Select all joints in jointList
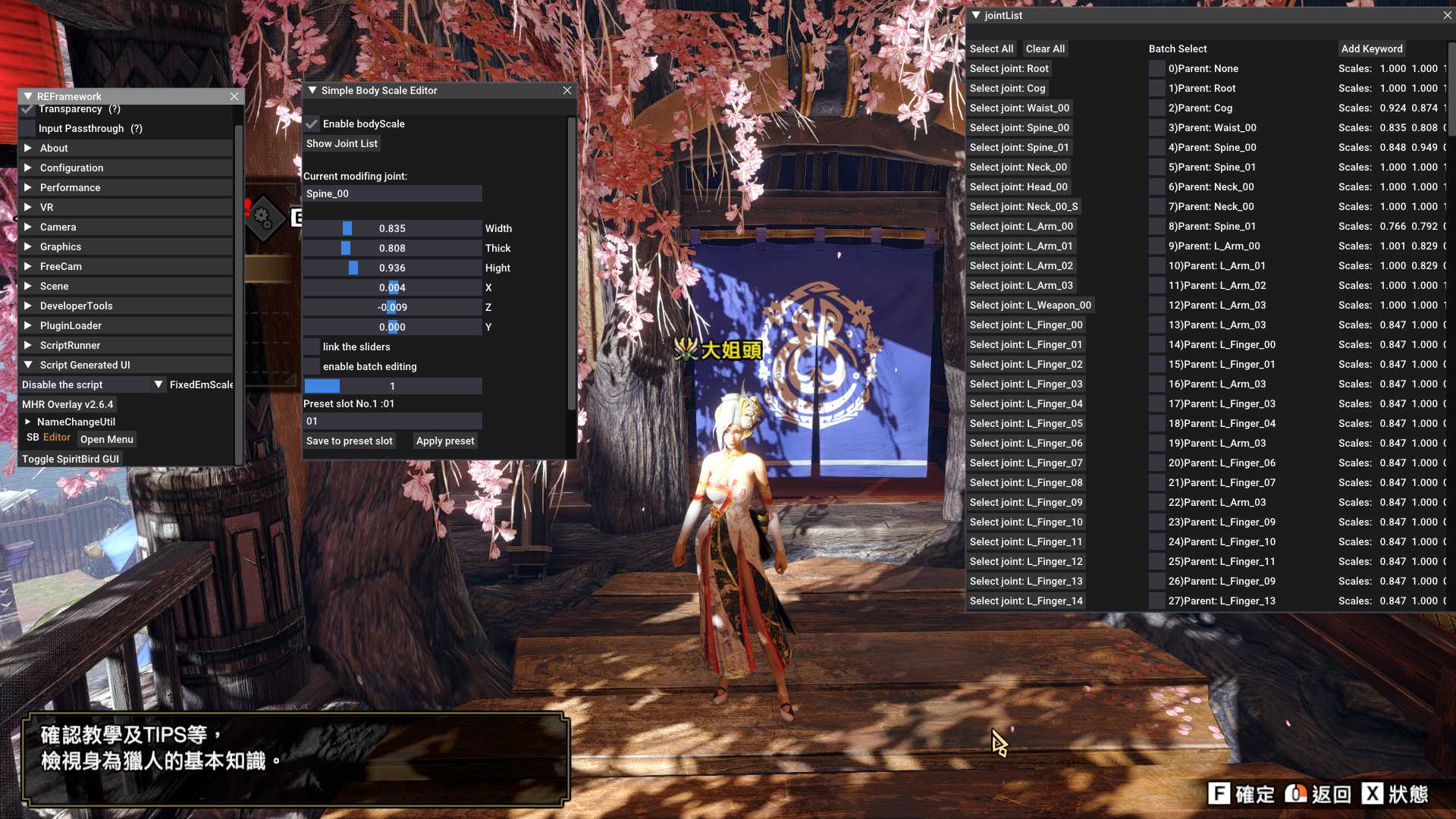 (x=991, y=49)
